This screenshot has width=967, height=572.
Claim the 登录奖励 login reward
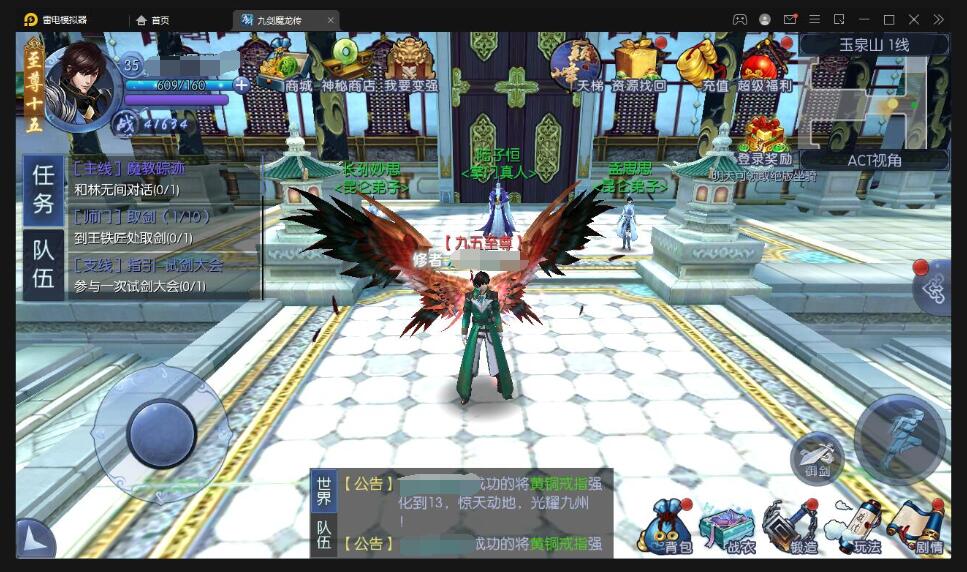[x=765, y=140]
